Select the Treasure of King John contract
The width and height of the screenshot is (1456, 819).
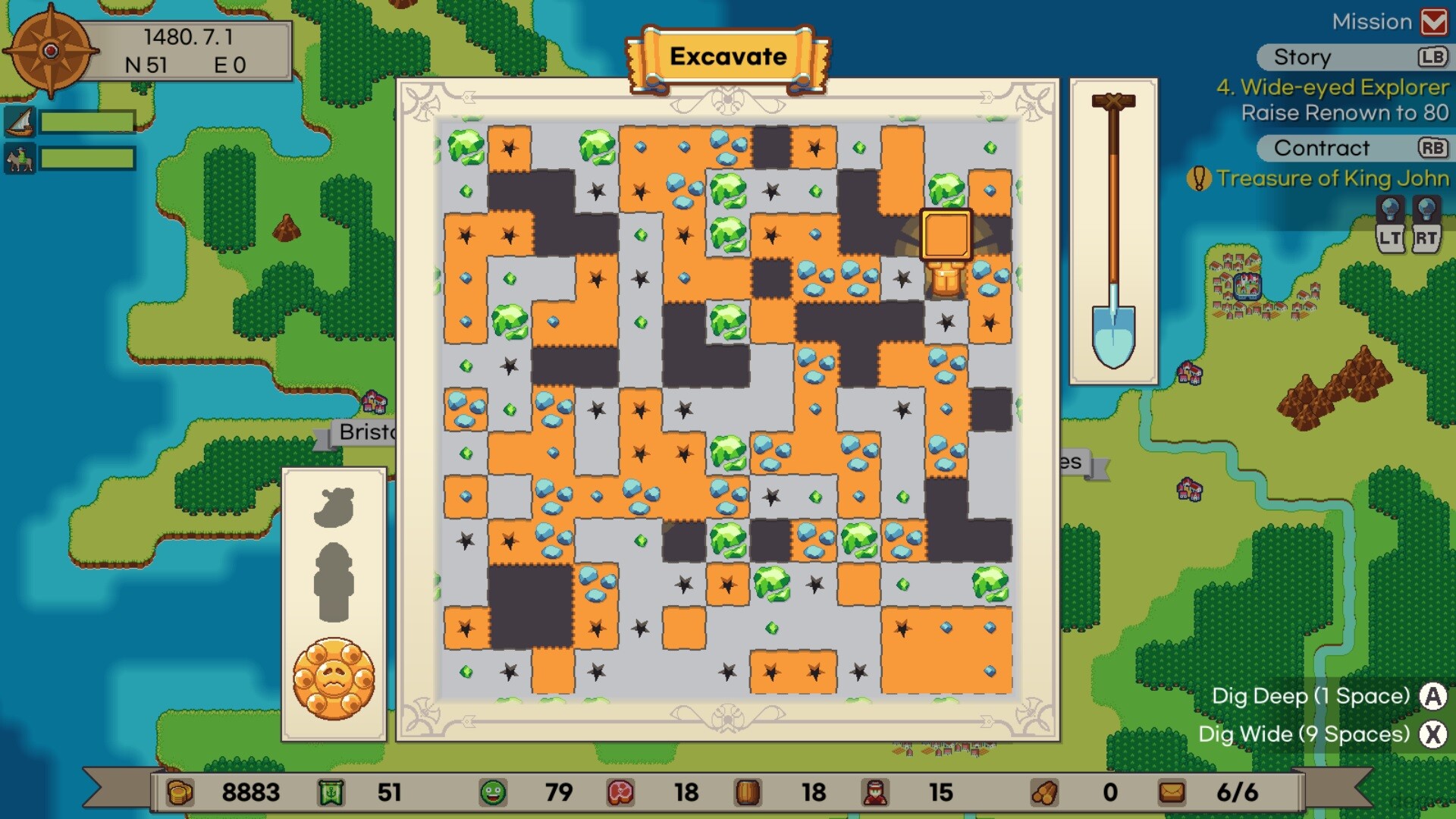tap(1333, 179)
